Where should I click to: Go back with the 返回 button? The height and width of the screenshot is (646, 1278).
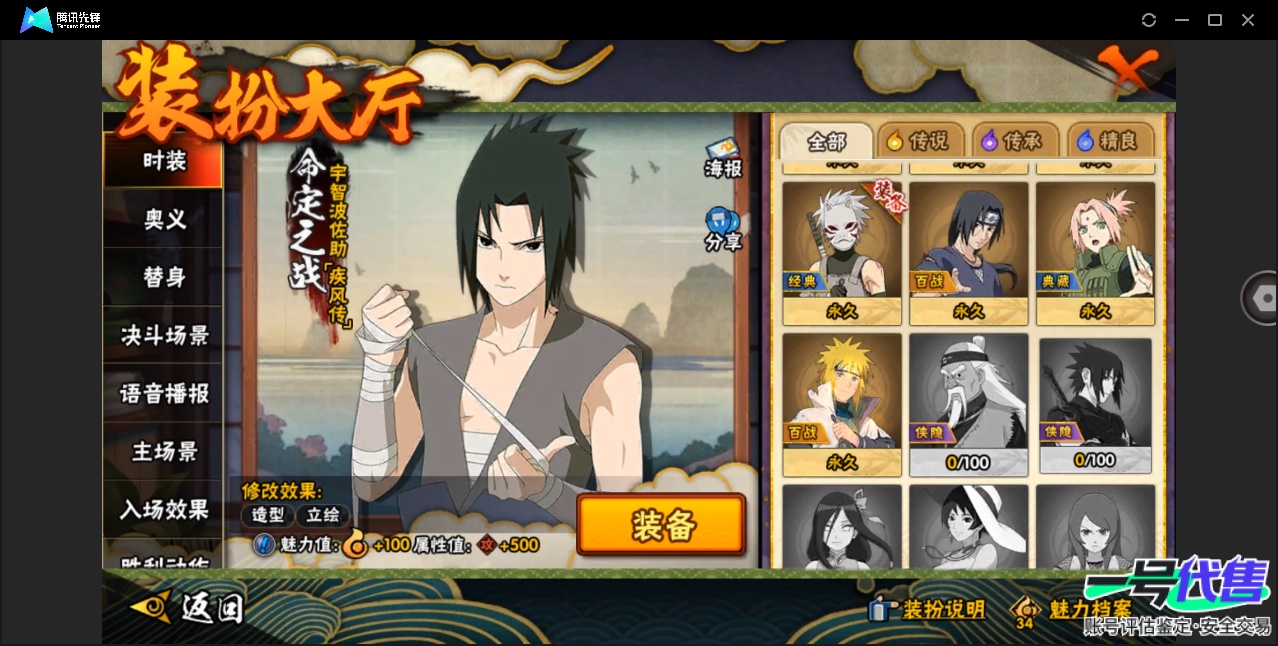[x=190, y=606]
